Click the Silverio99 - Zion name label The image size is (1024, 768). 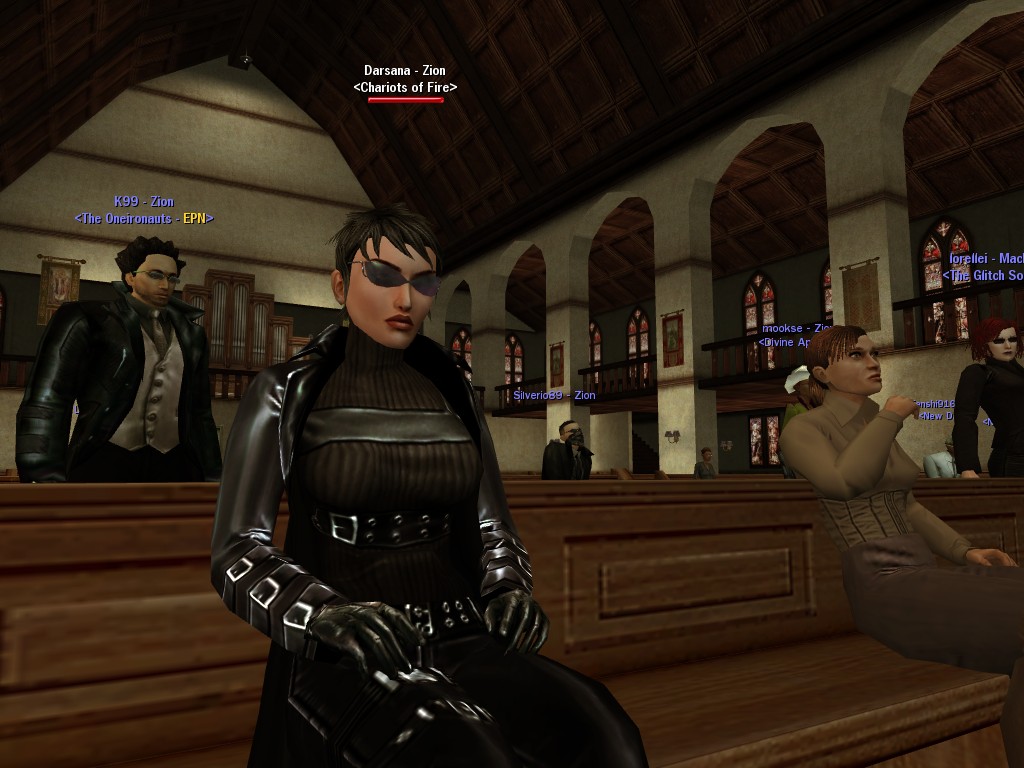(554, 395)
